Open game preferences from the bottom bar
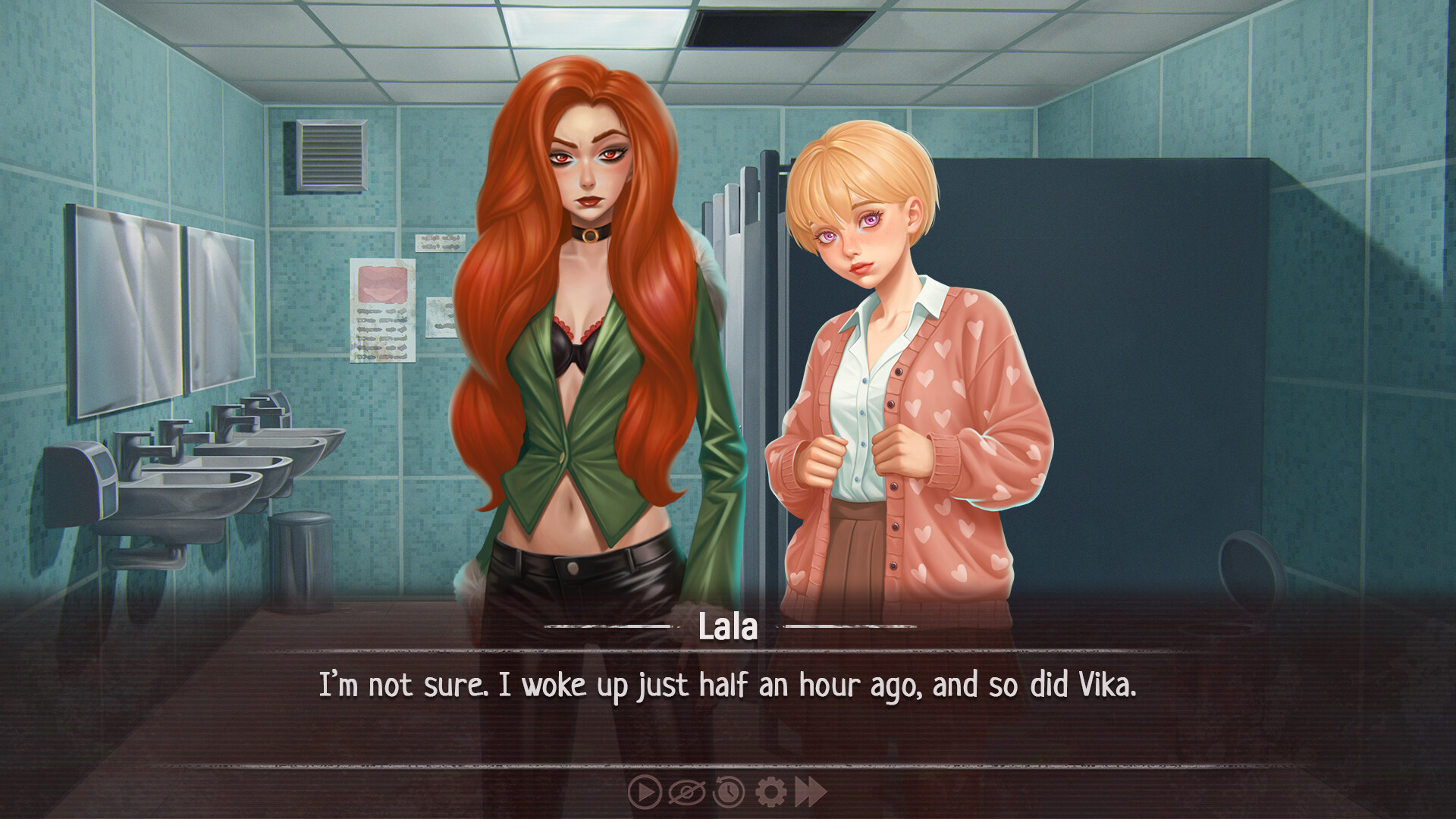The width and height of the screenshot is (1456, 819). (x=770, y=792)
